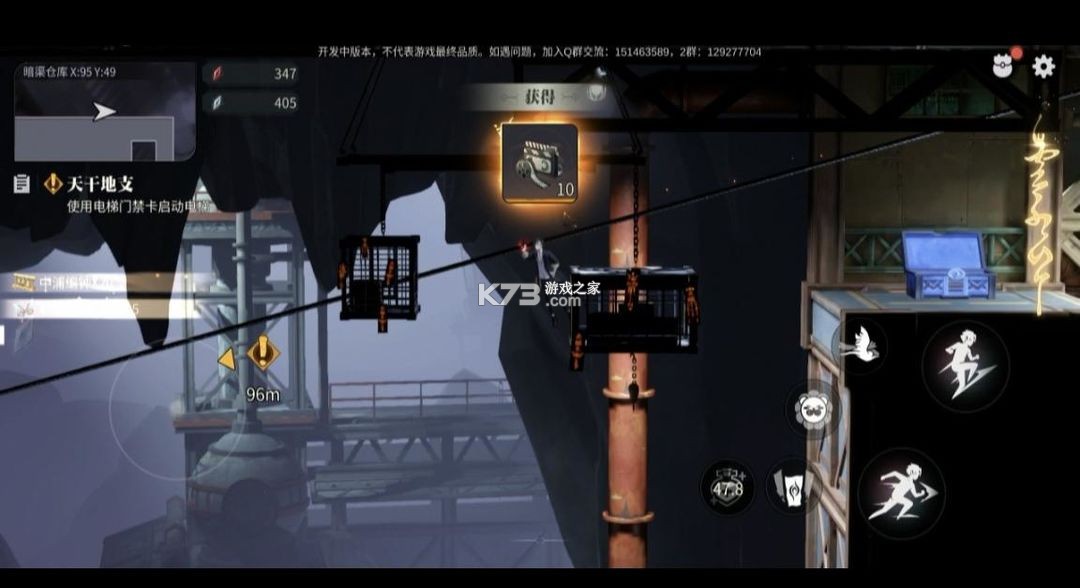Viewport: 1080px width, 588px height.
Task: Open the pouch icon with red notification
Action: click(1003, 67)
